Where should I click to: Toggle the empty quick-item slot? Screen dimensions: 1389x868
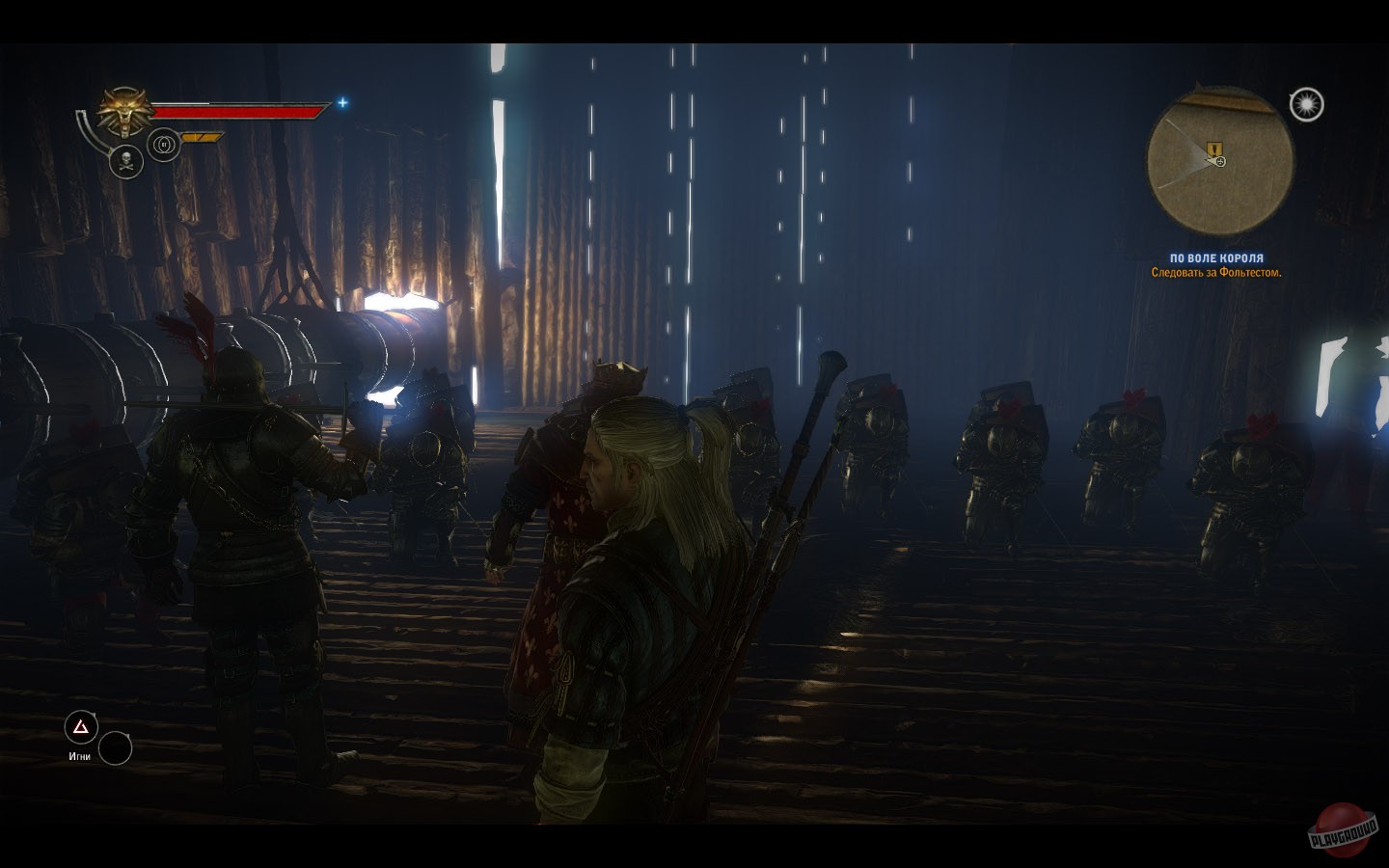click(118, 748)
